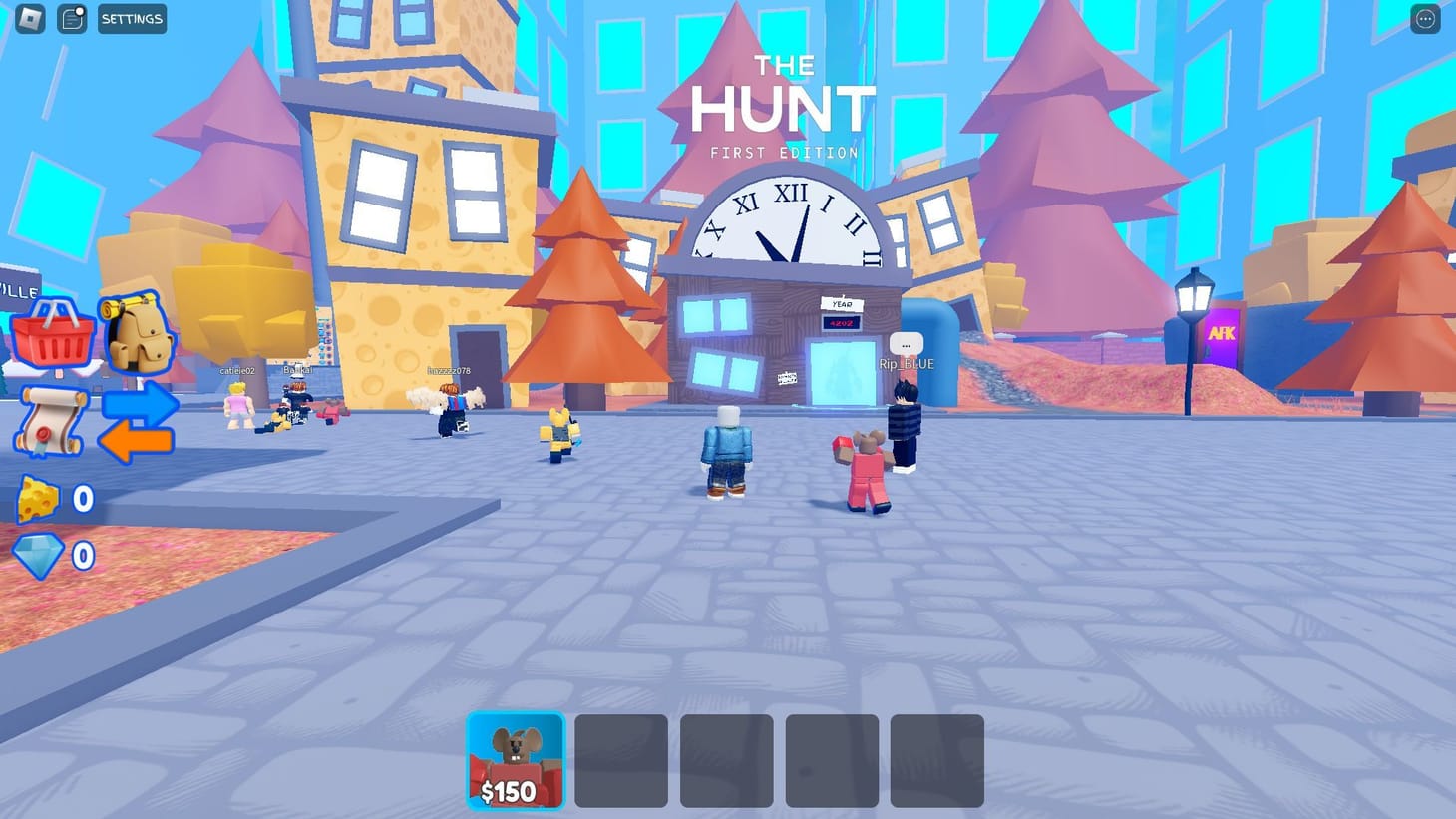Select the third hotbar slot
The height and width of the screenshot is (819, 1456).
tap(726, 760)
